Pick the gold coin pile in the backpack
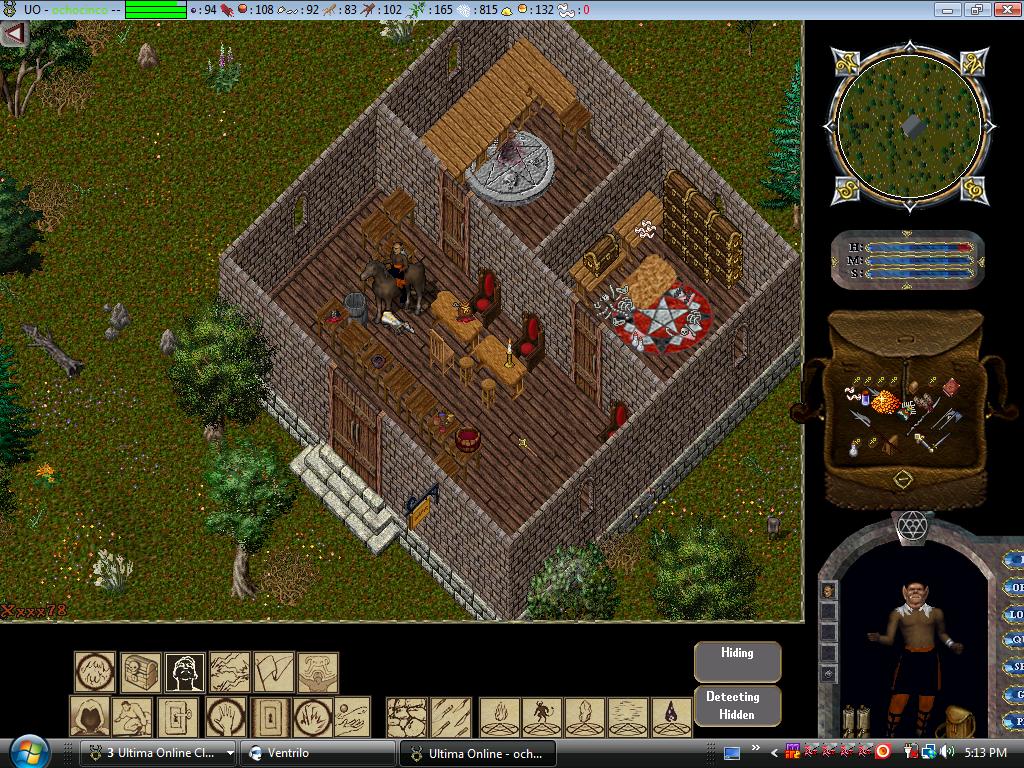Screen dimensions: 1024x768 [x=885, y=403]
